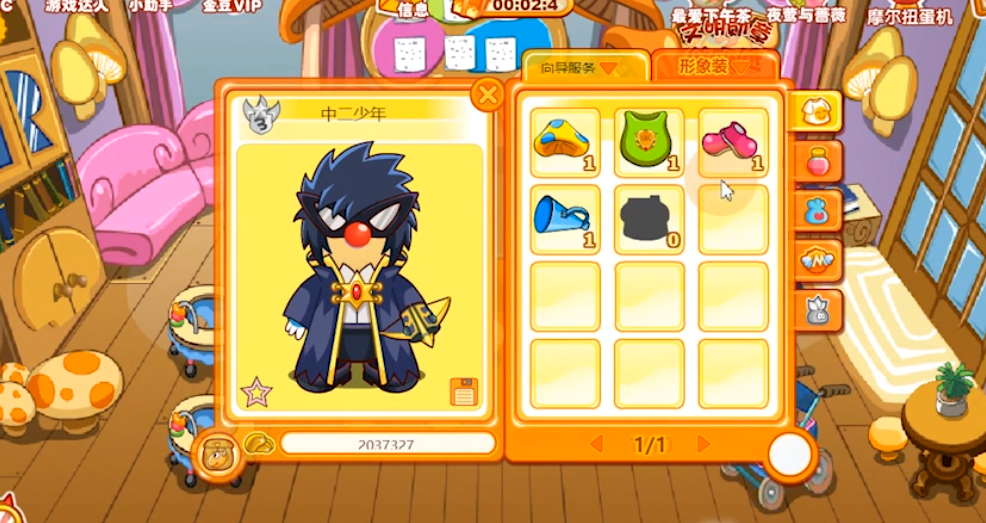Open the 形象装 tab

coord(714,67)
